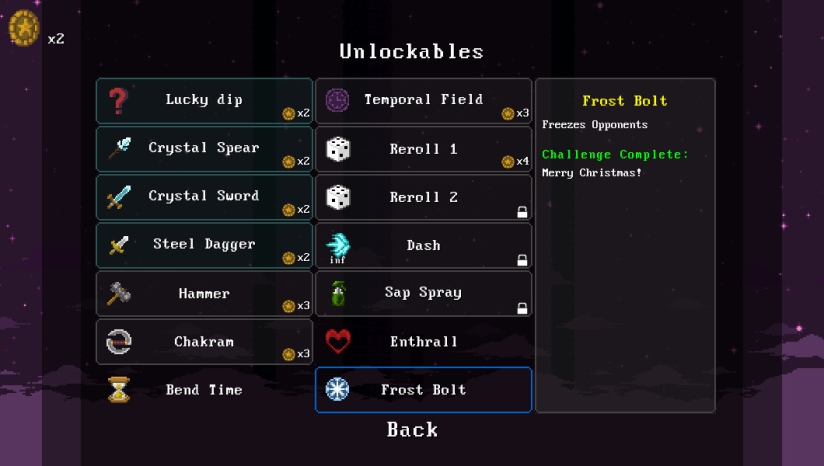Select the Frost Bolt entry

(x=423, y=390)
